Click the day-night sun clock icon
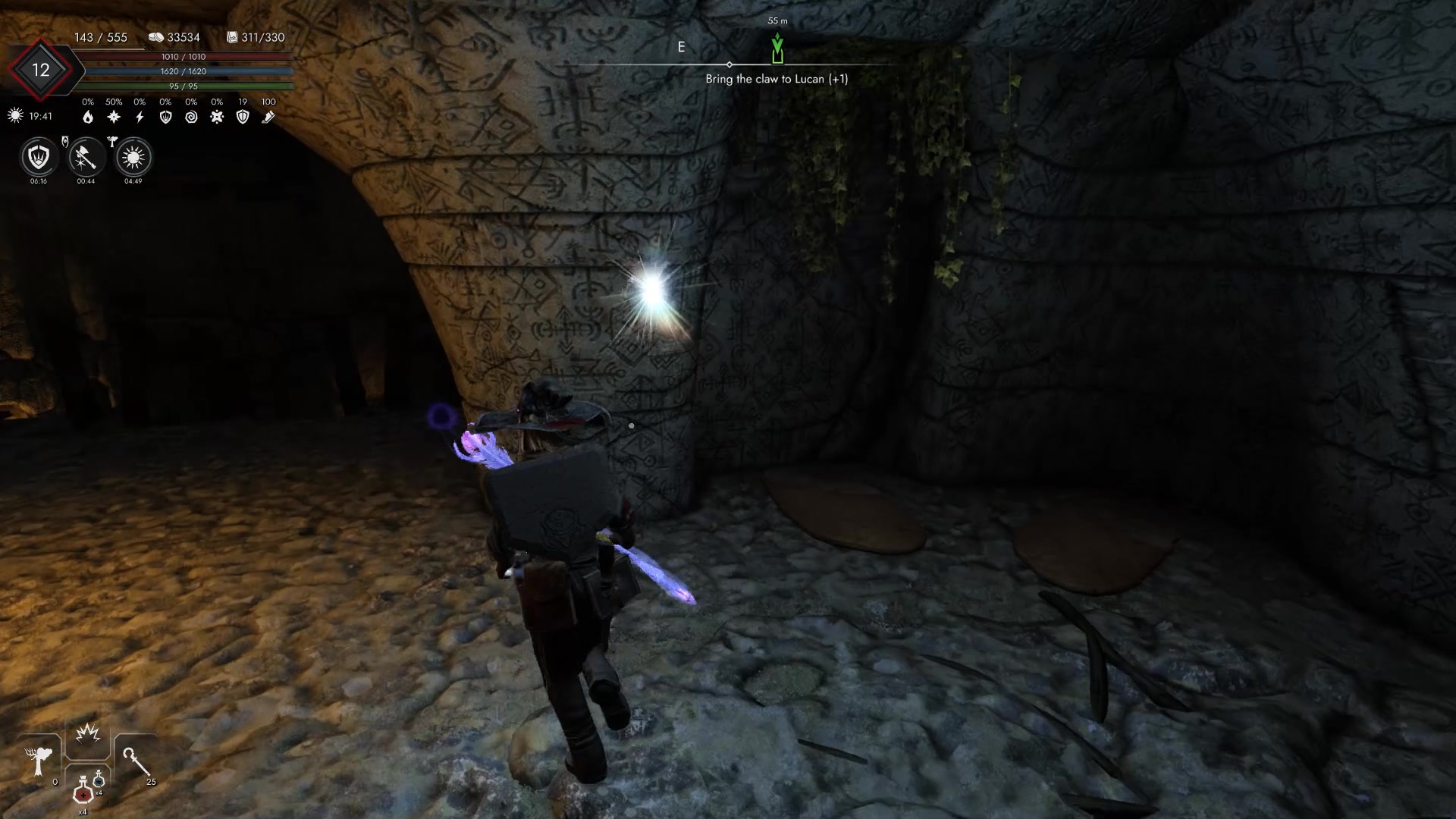The height and width of the screenshot is (819, 1456). [x=15, y=116]
